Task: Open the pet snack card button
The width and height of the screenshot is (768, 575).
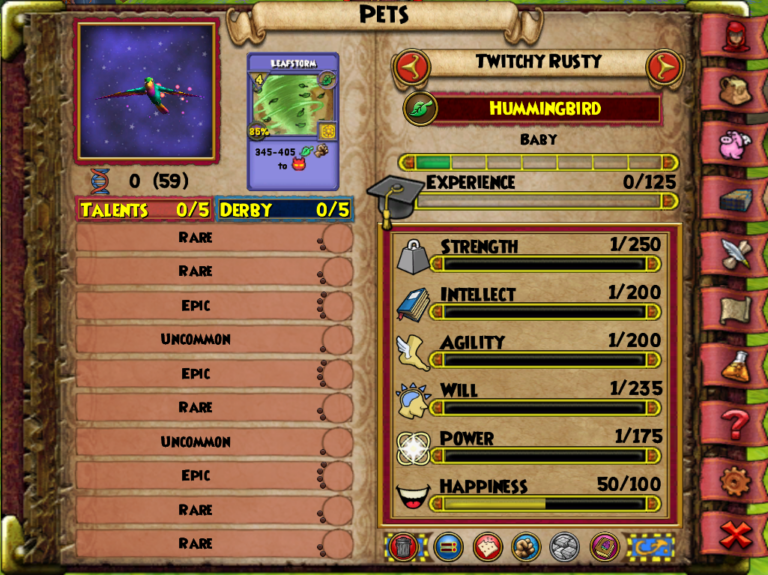Action: click(x=487, y=546)
